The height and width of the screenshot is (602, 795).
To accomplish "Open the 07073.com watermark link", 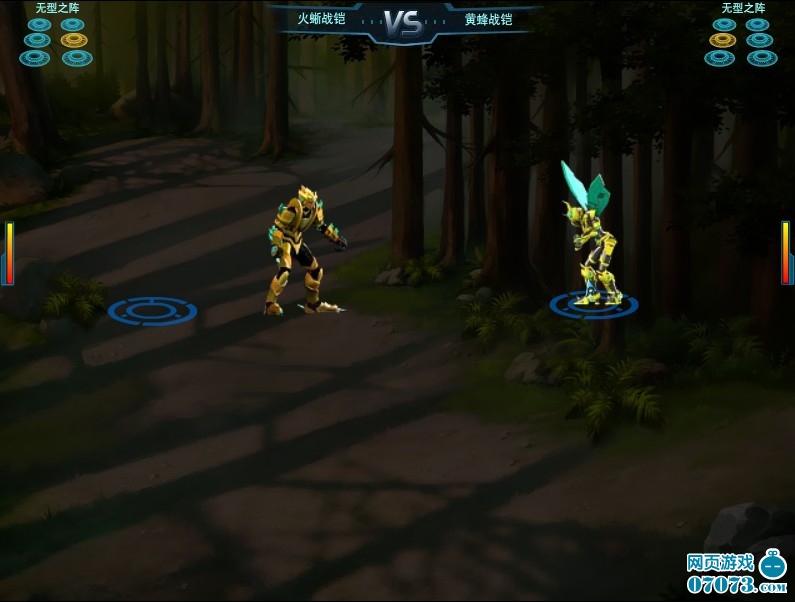I will pos(736,574).
